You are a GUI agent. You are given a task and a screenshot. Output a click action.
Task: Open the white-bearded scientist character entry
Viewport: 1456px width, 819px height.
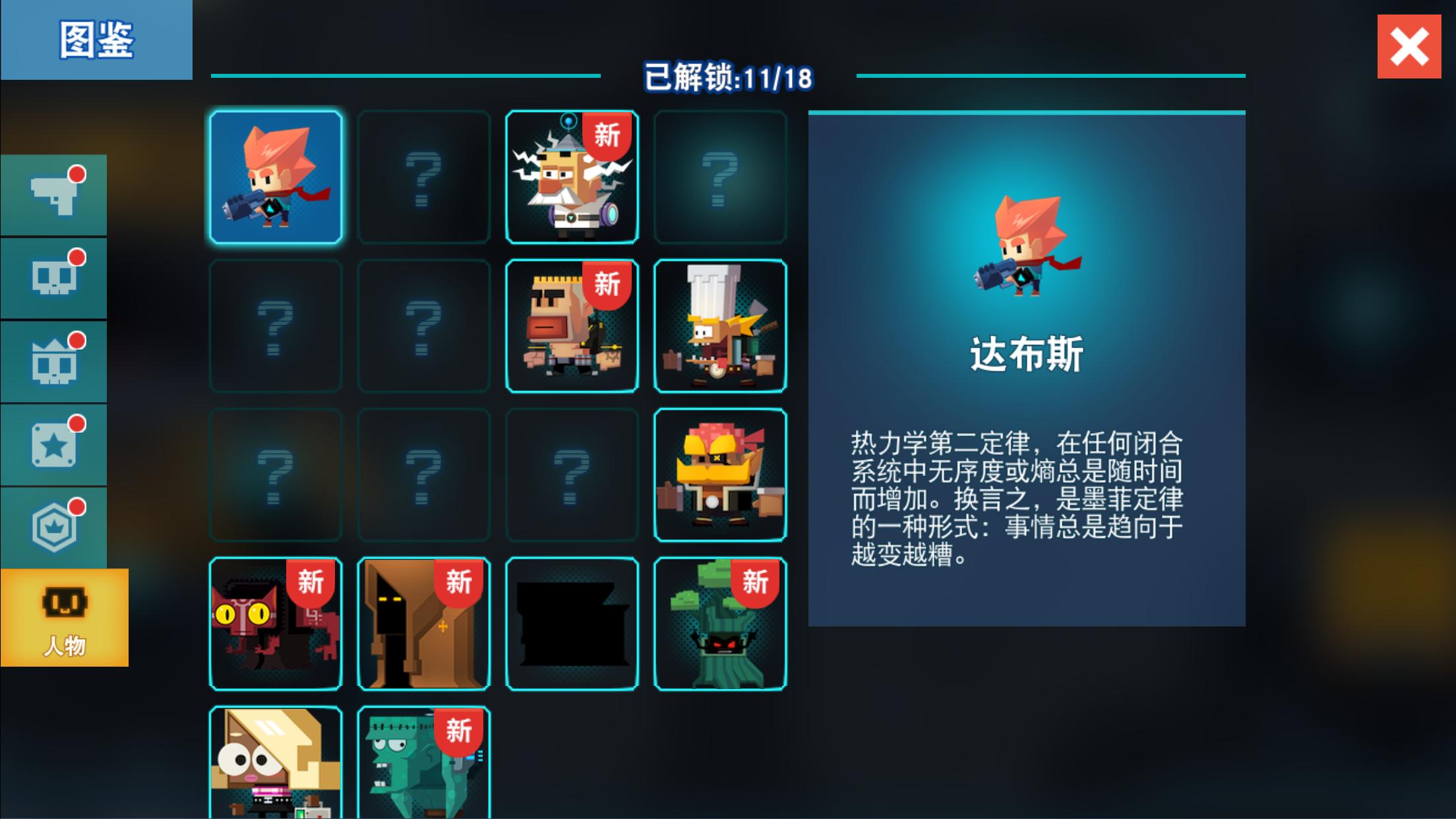click(x=571, y=176)
